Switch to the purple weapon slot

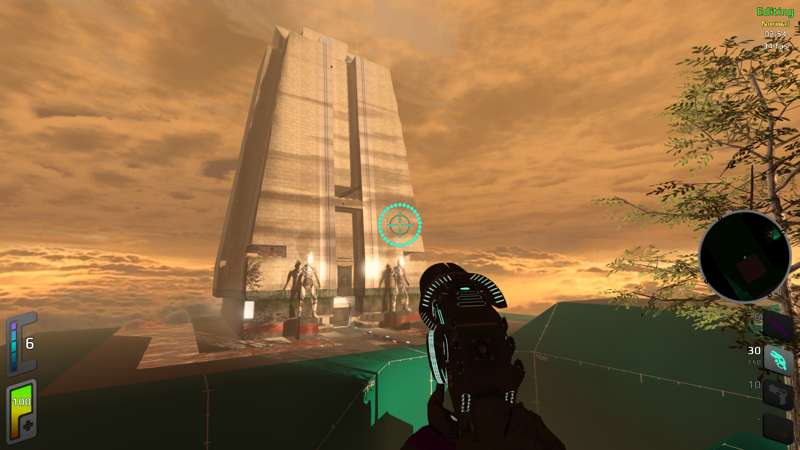[778, 325]
